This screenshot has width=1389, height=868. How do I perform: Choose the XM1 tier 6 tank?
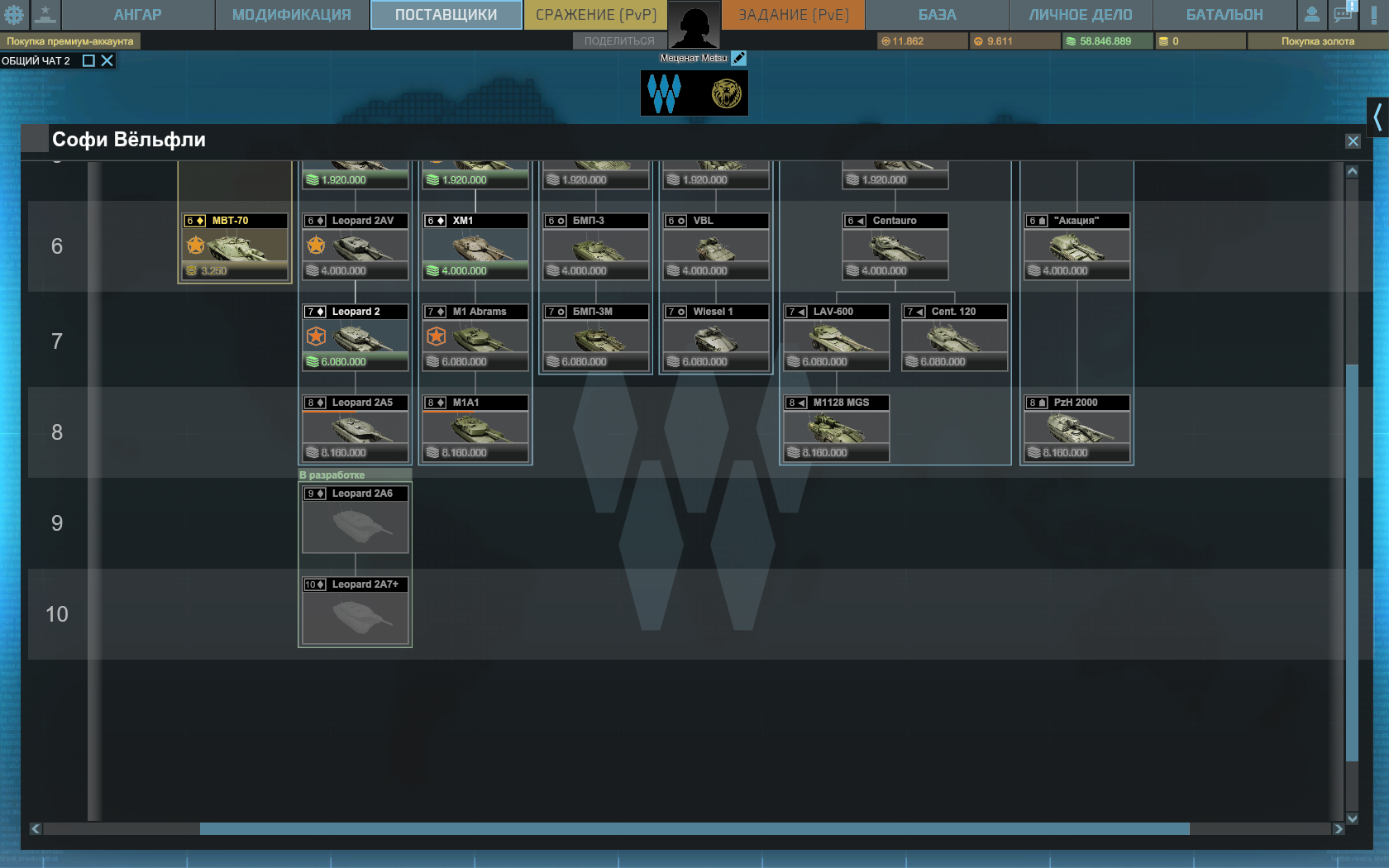475,246
